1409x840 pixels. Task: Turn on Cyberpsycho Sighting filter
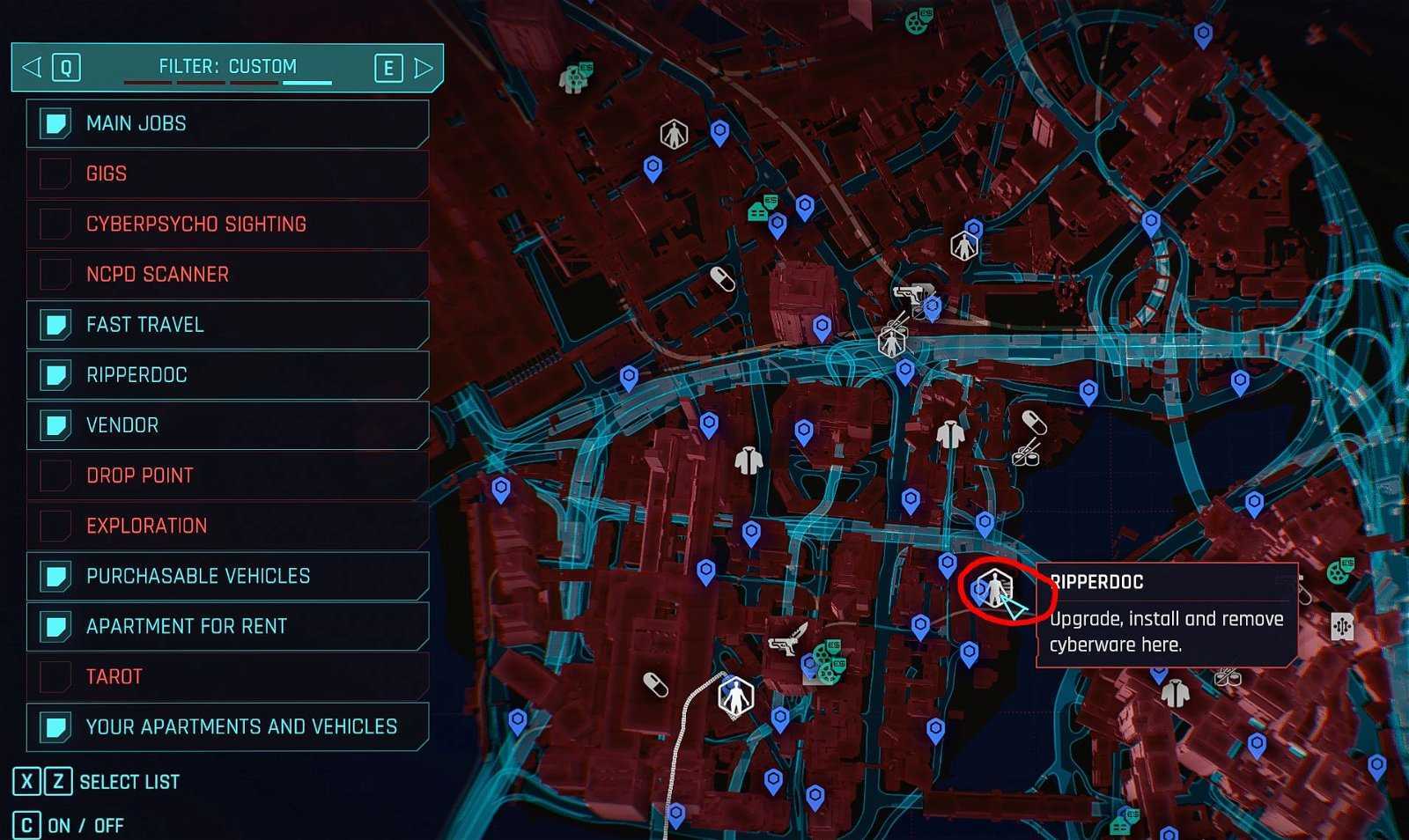click(x=55, y=224)
